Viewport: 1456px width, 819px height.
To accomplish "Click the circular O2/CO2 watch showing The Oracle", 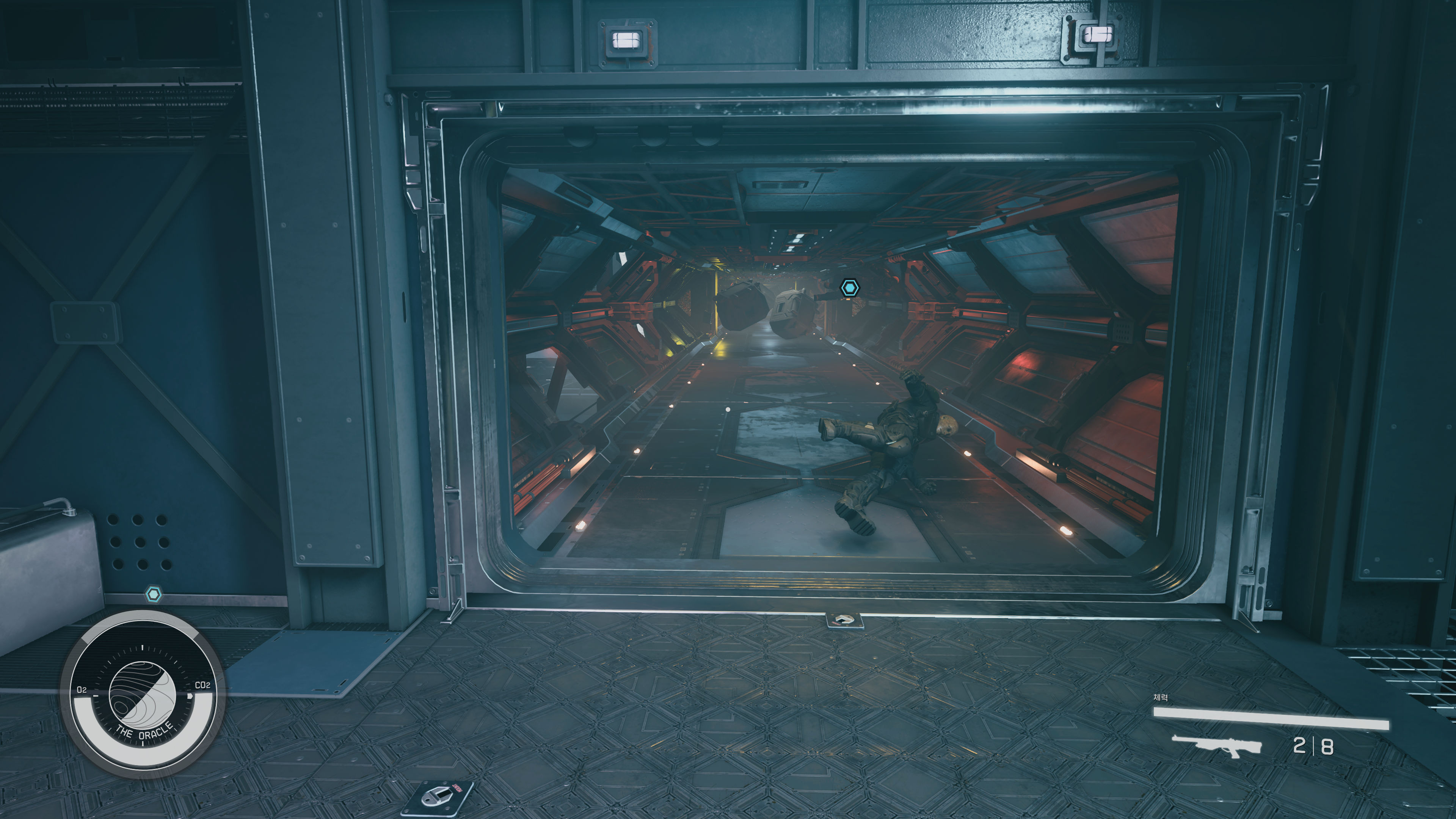I will (143, 695).
